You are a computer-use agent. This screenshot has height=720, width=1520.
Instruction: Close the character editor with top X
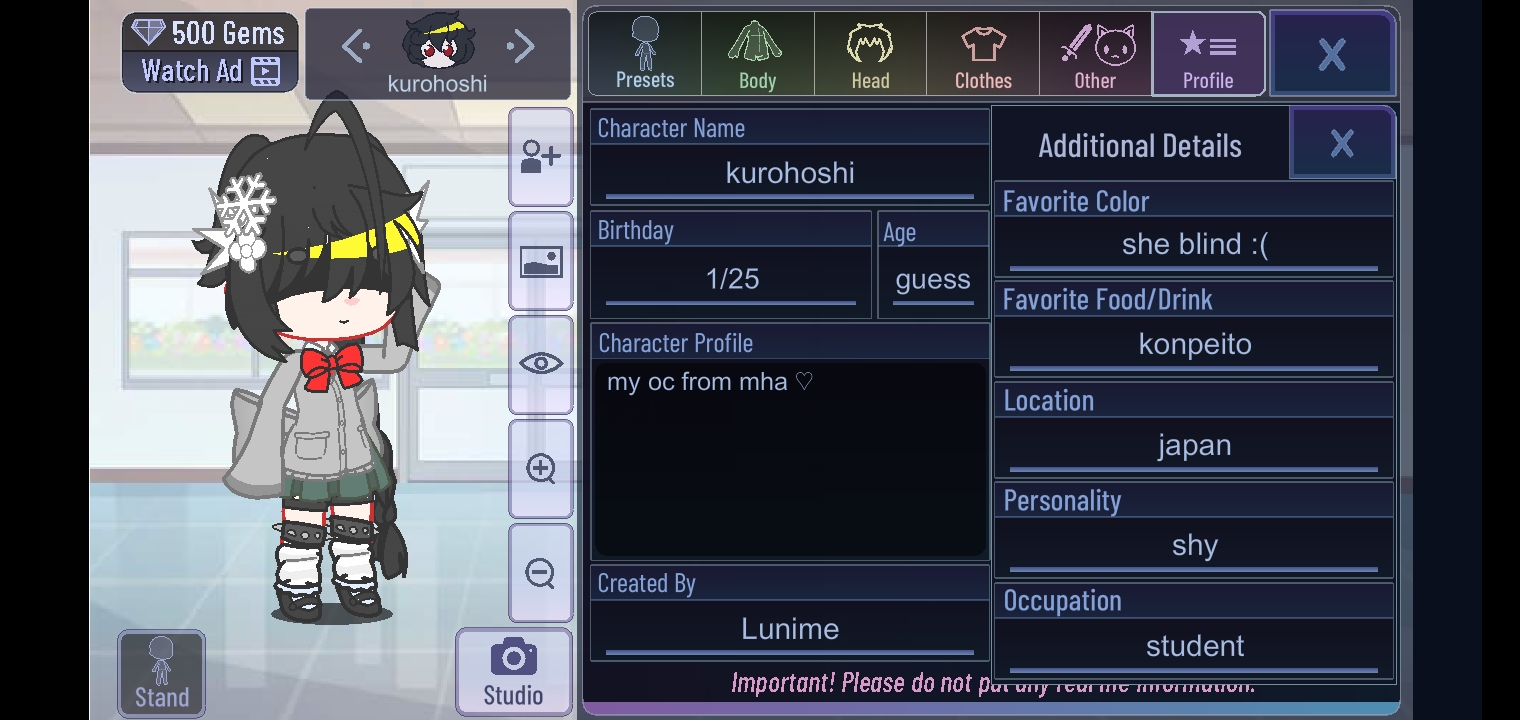pos(1332,54)
